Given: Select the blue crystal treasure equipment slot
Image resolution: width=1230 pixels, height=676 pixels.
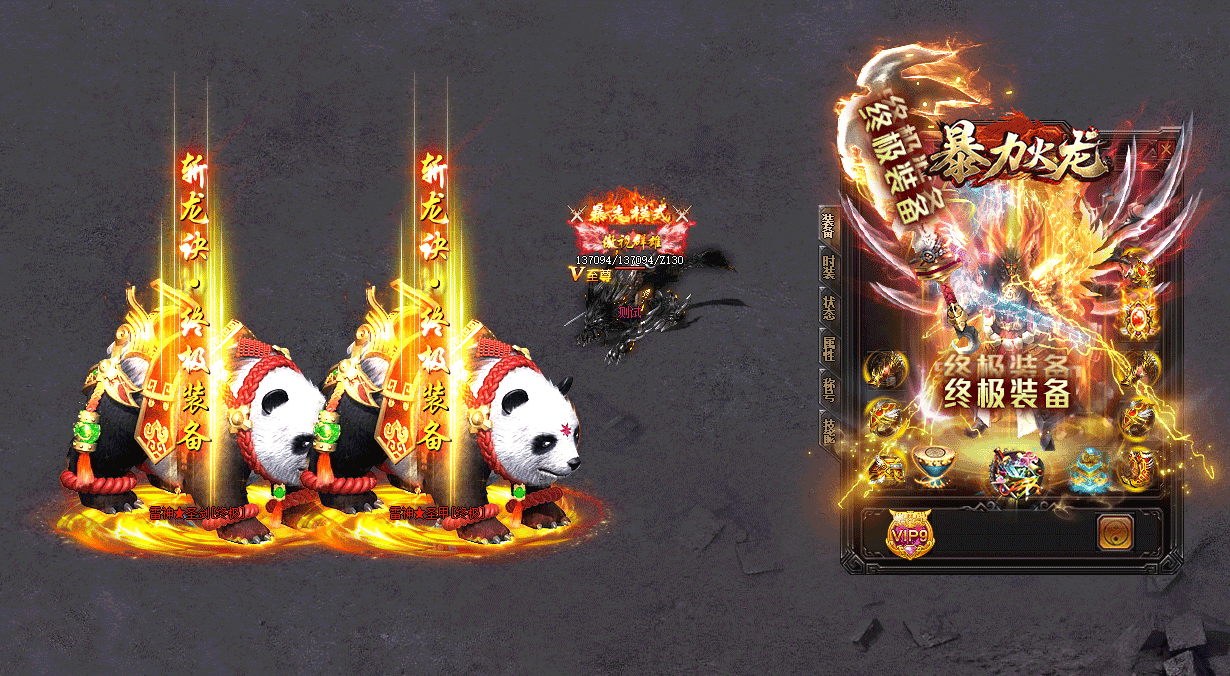Looking at the screenshot, I should 1089,467.
